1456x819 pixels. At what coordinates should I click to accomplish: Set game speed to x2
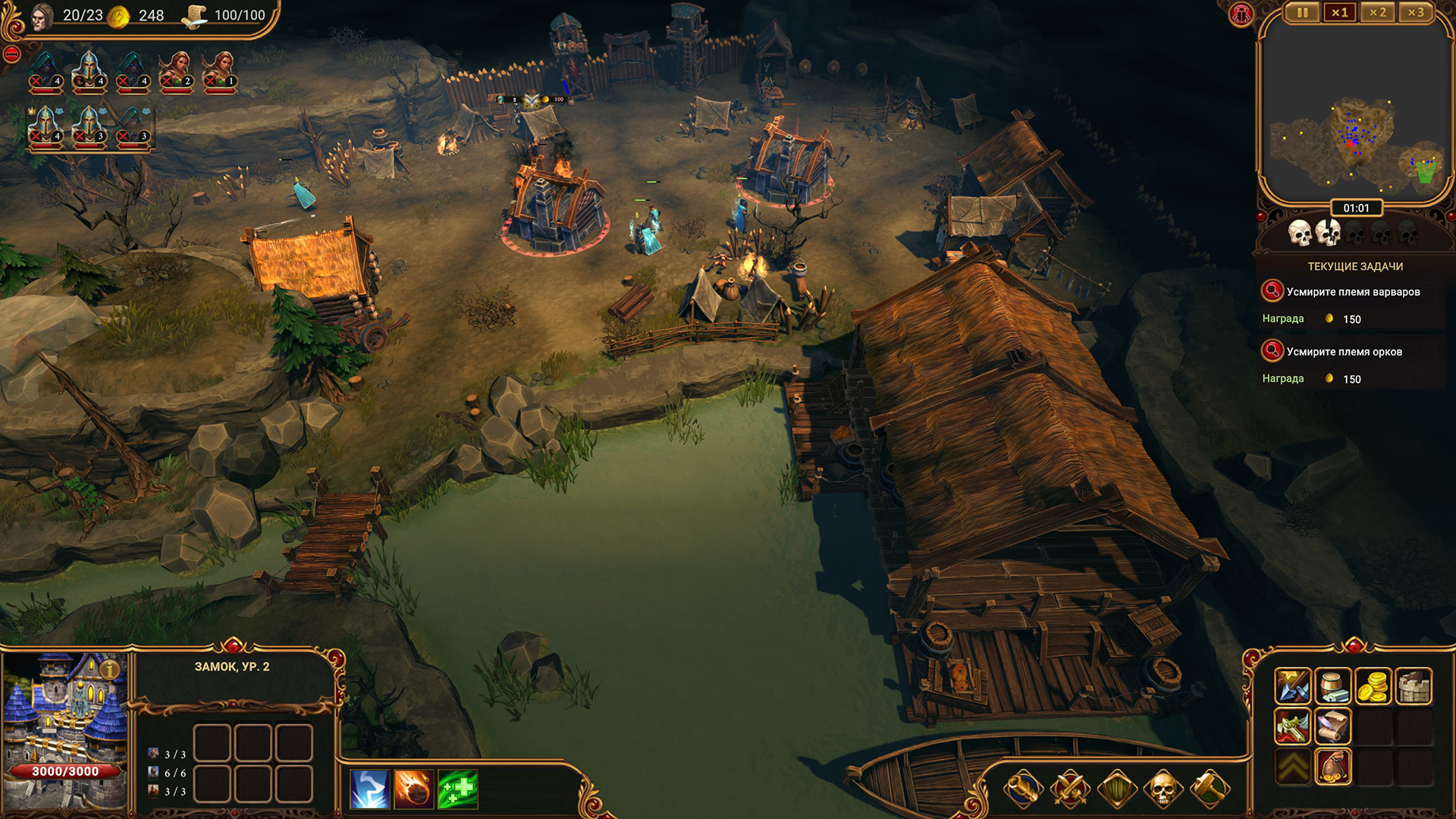1377,13
